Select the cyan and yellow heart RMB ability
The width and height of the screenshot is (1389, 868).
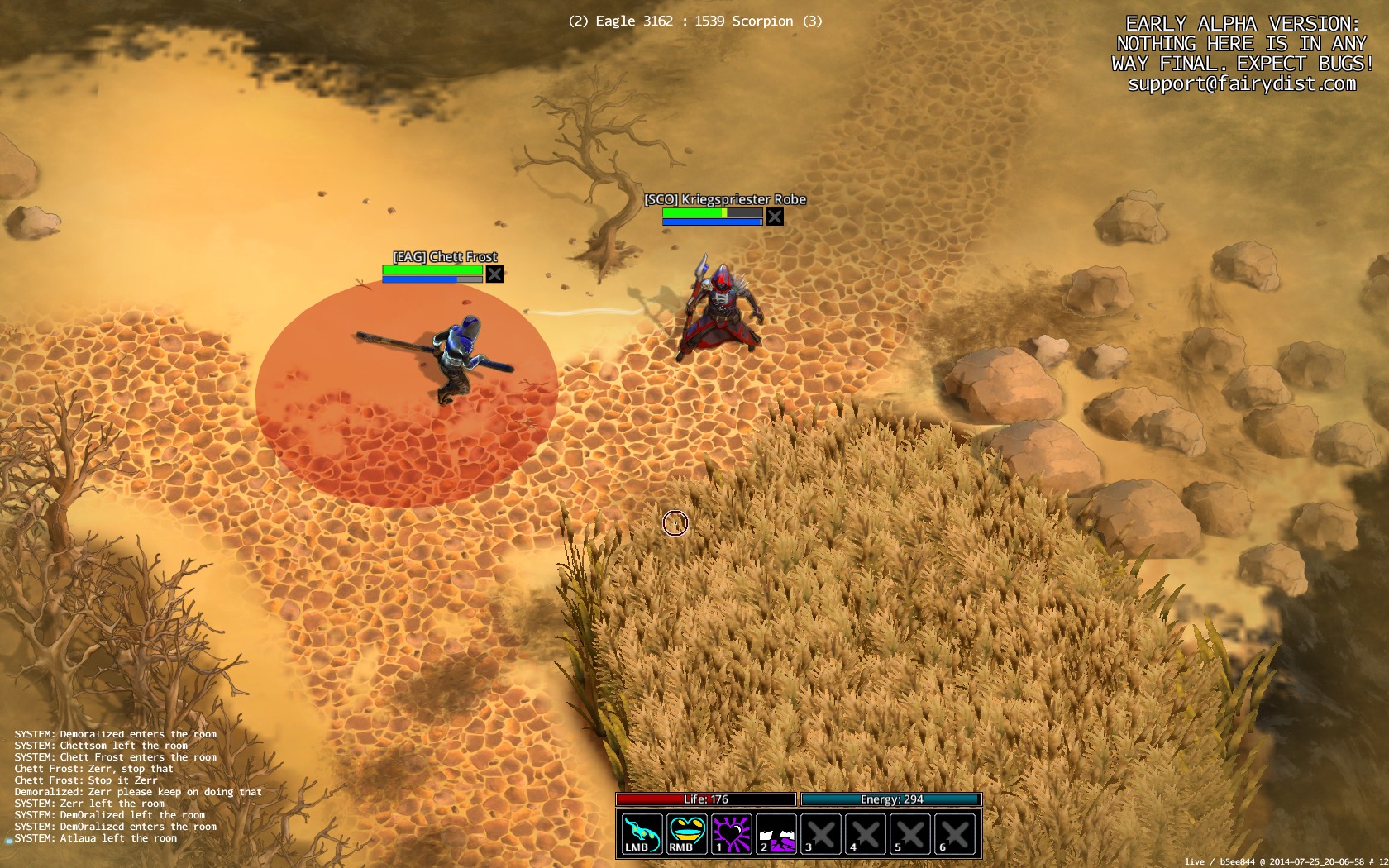tap(687, 833)
